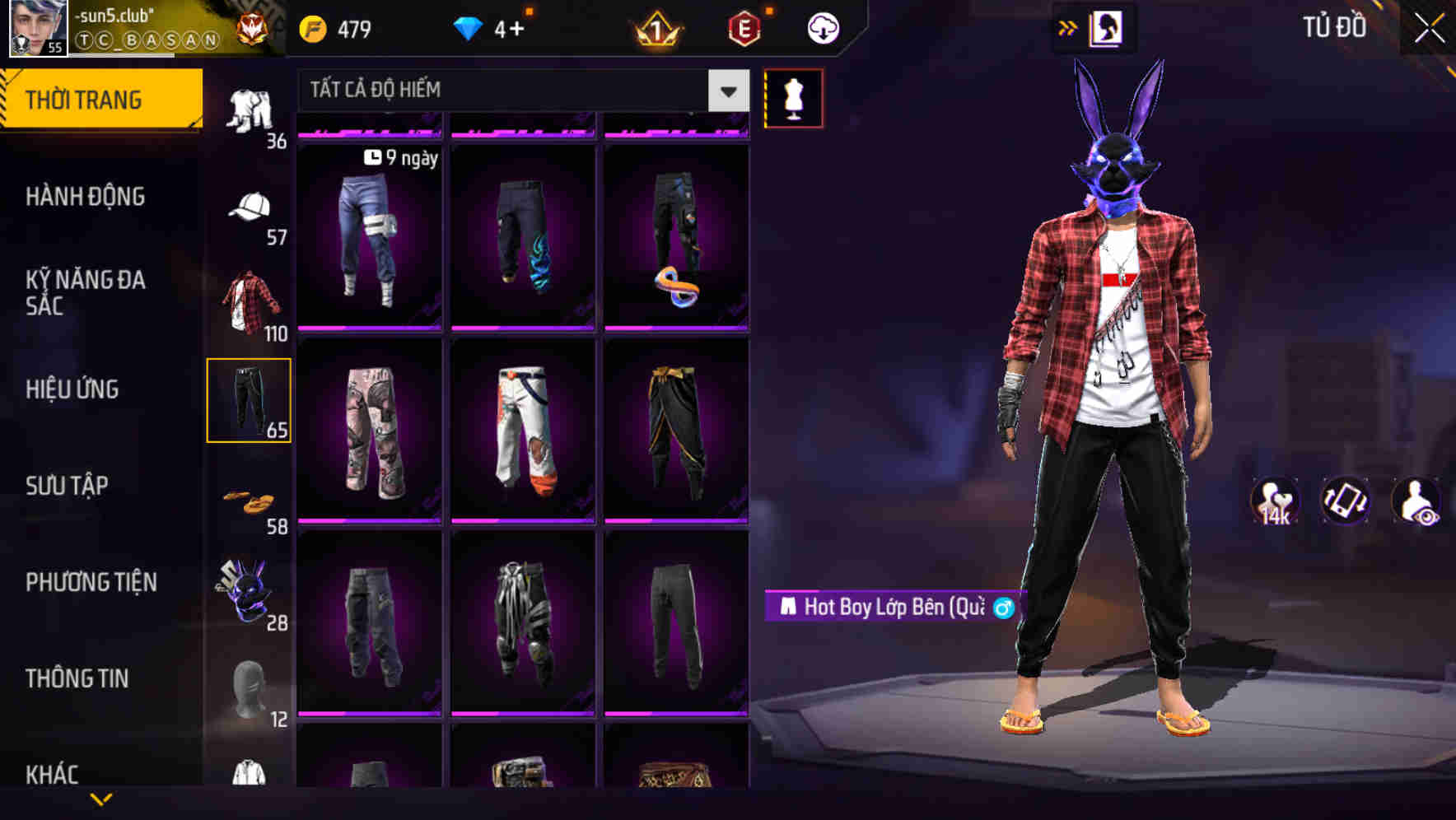This screenshot has width=1456, height=820.
Task: Toggle the mannequin outfit preview
Action: (x=795, y=98)
